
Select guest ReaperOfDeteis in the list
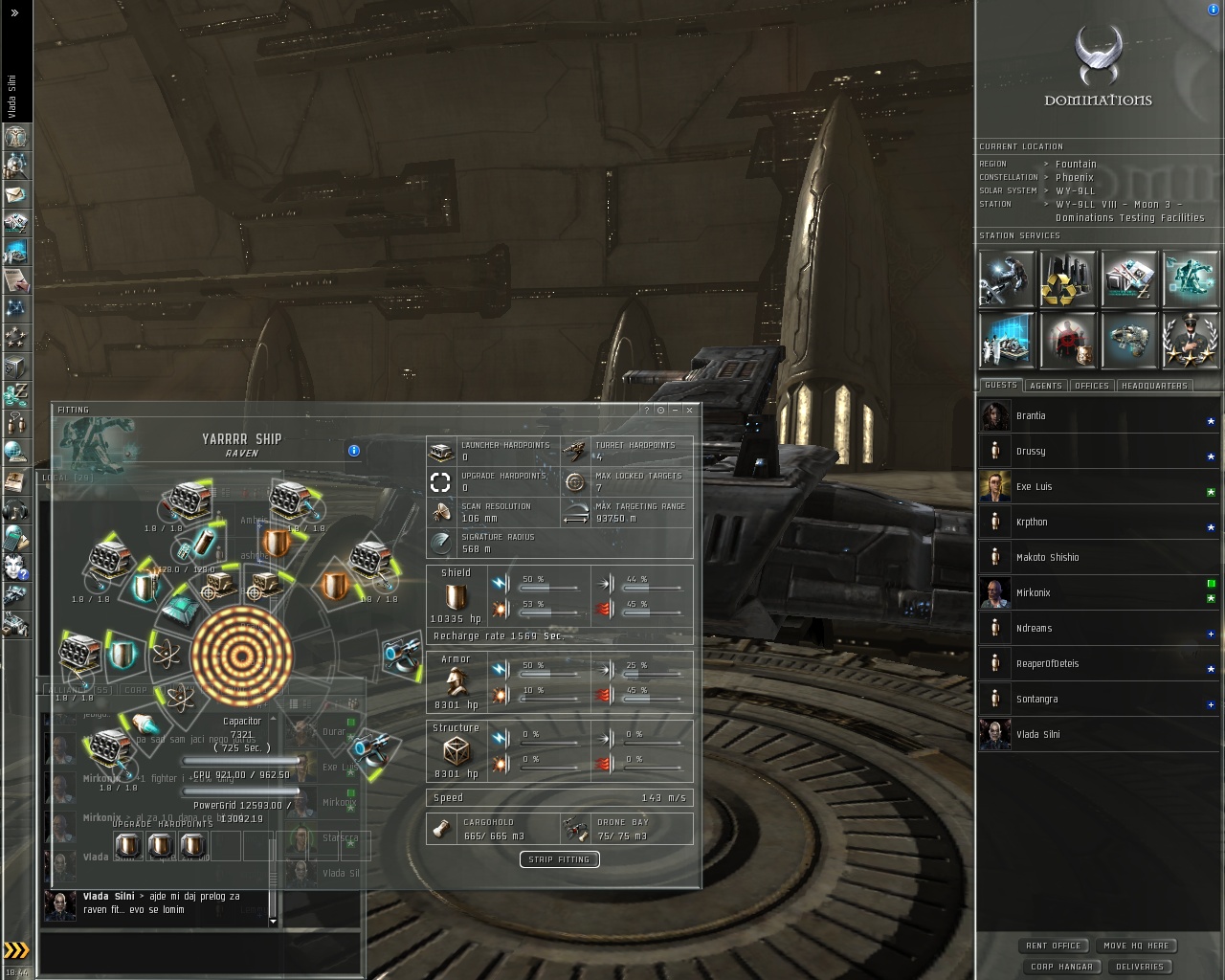1047,663
